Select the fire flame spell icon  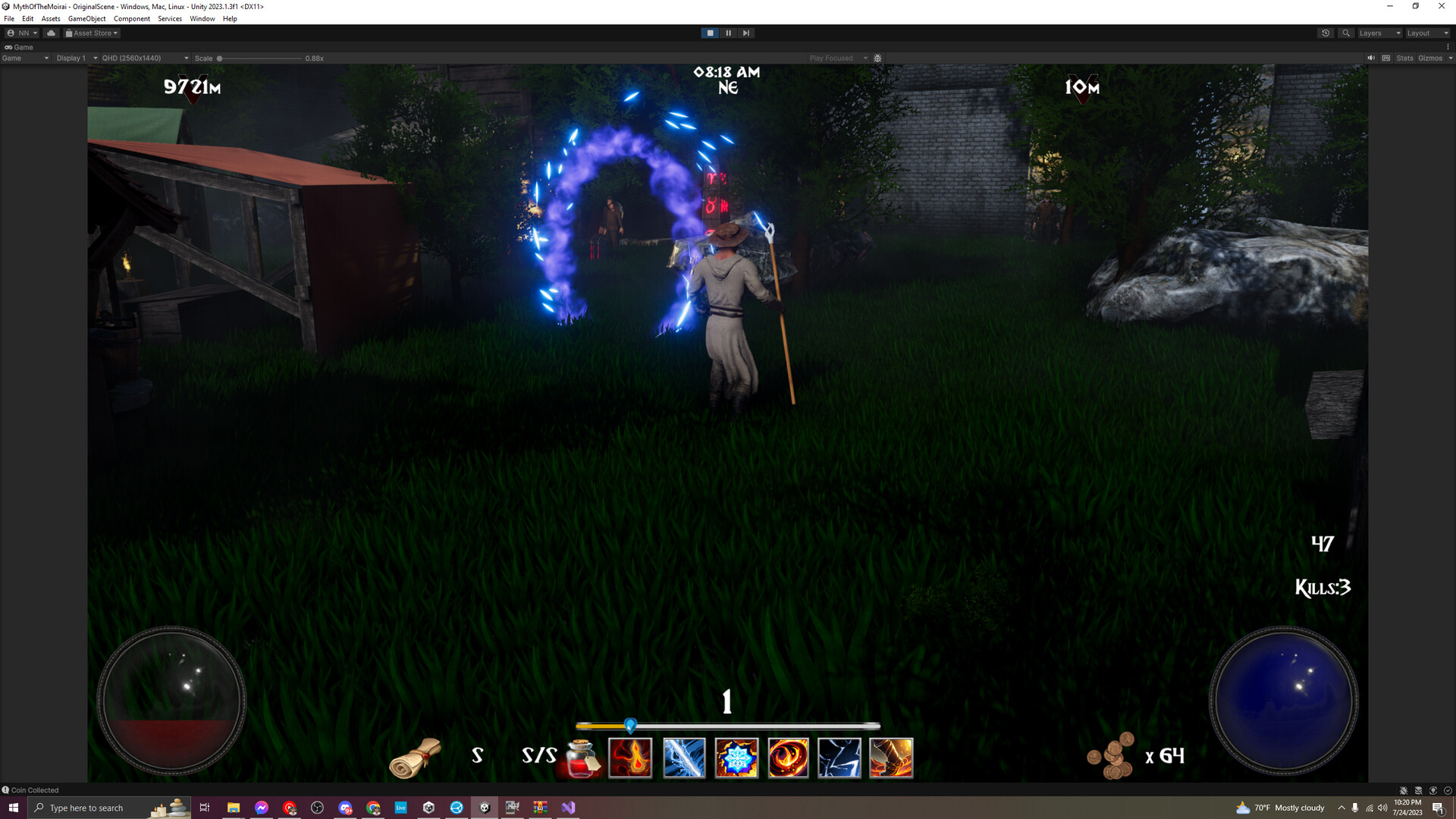[x=631, y=758]
